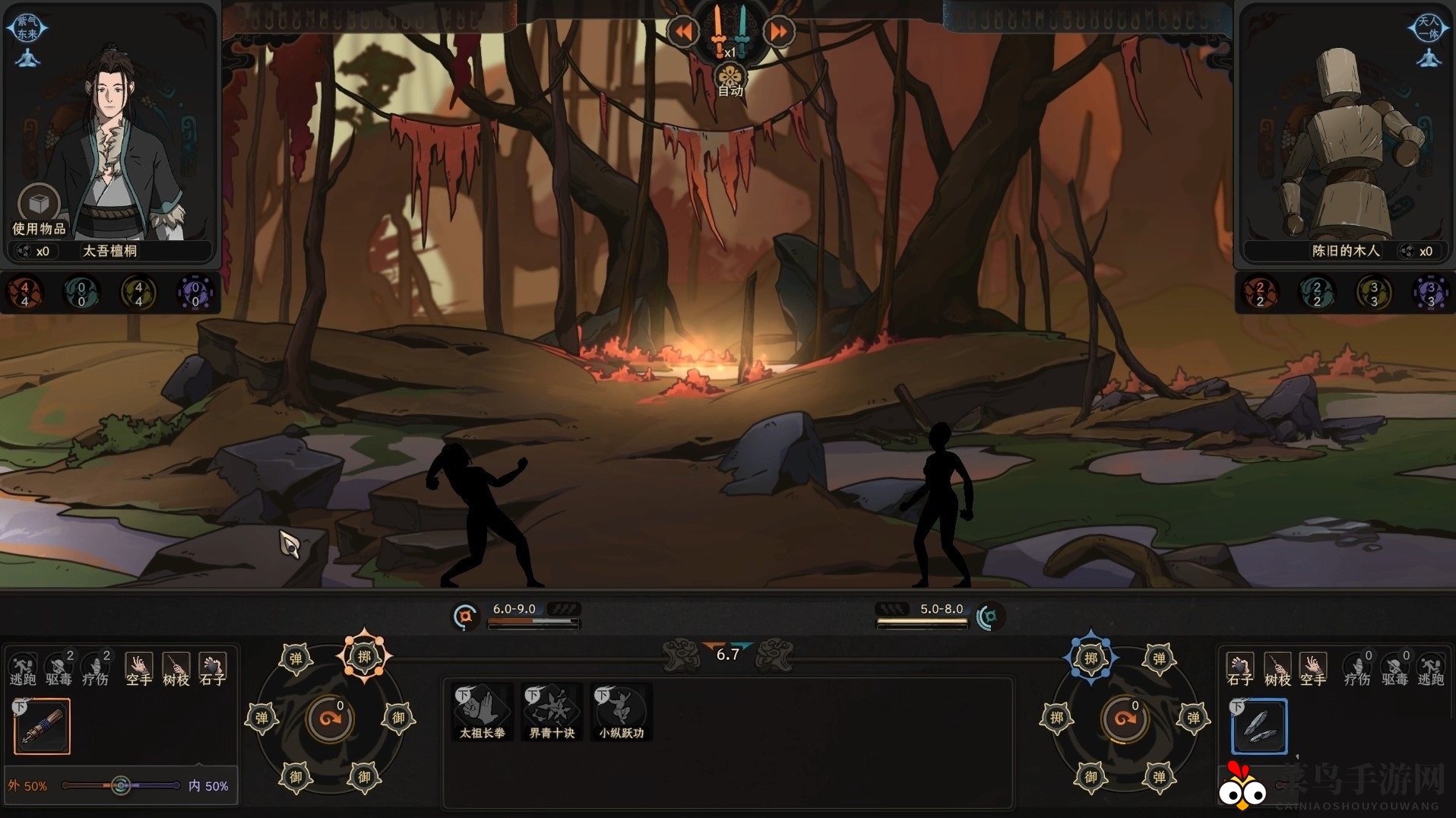Select the orange-framed dart weapon slot

(43, 727)
